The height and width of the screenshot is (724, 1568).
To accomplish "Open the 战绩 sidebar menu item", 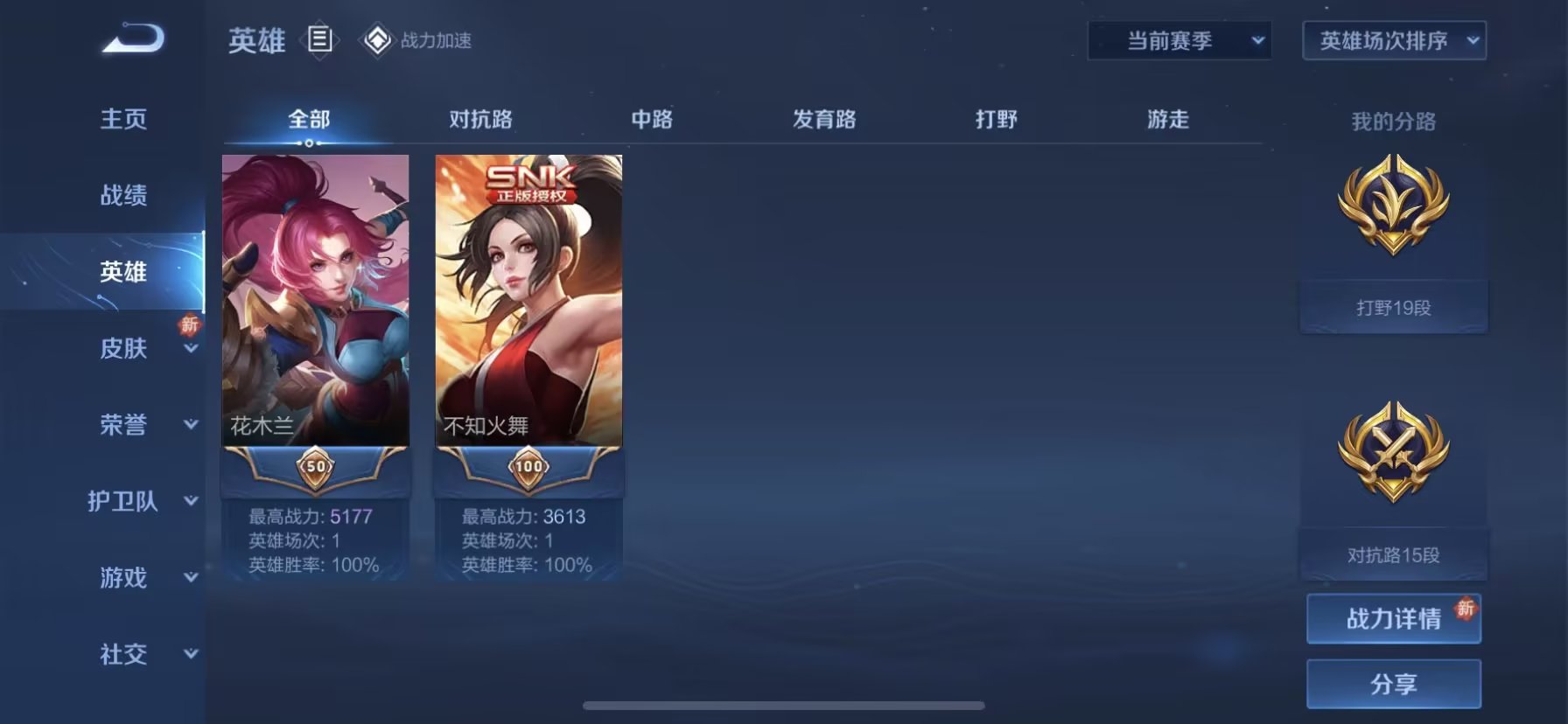I will point(122,196).
